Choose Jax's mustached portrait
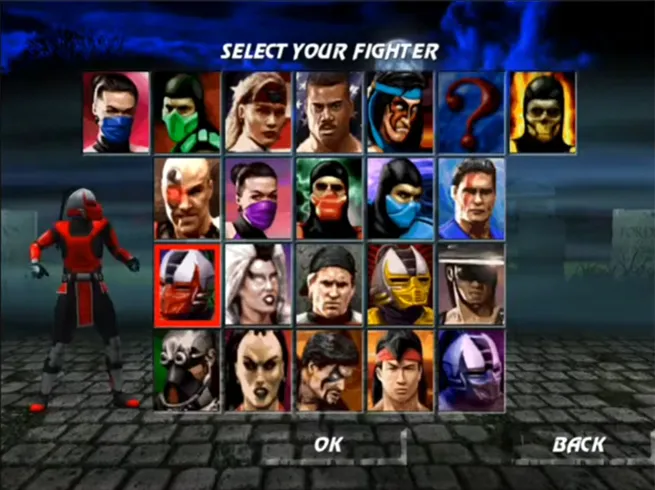The image size is (655, 490). pyautogui.click(x=329, y=111)
